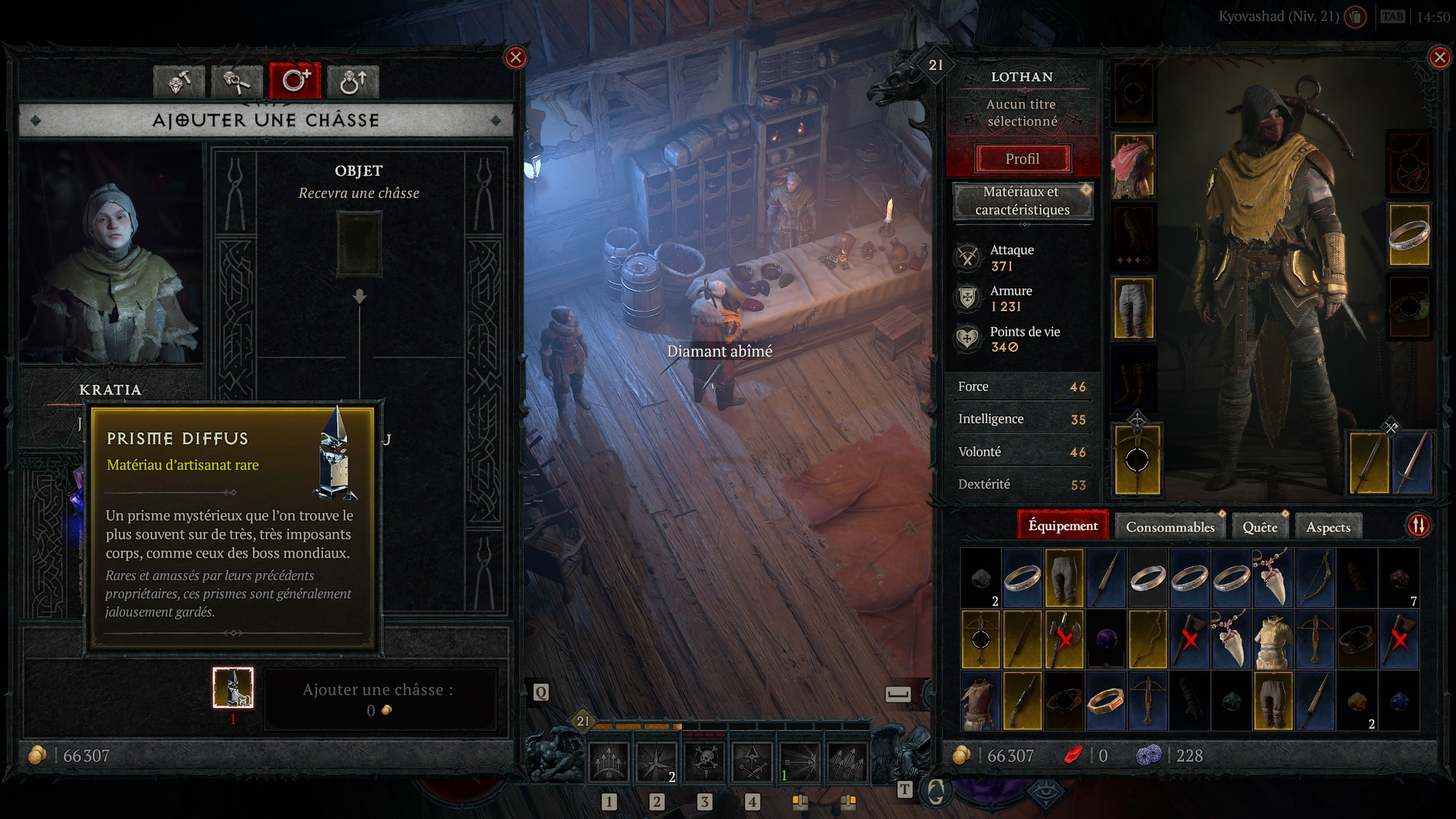The image size is (1456, 819).
Task: Select the add socket tab
Action: click(295, 81)
